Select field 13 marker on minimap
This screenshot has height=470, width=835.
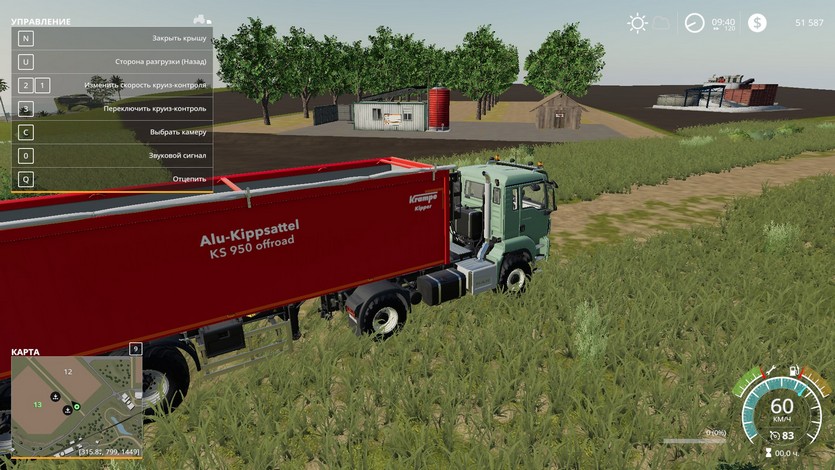tap(37, 404)
